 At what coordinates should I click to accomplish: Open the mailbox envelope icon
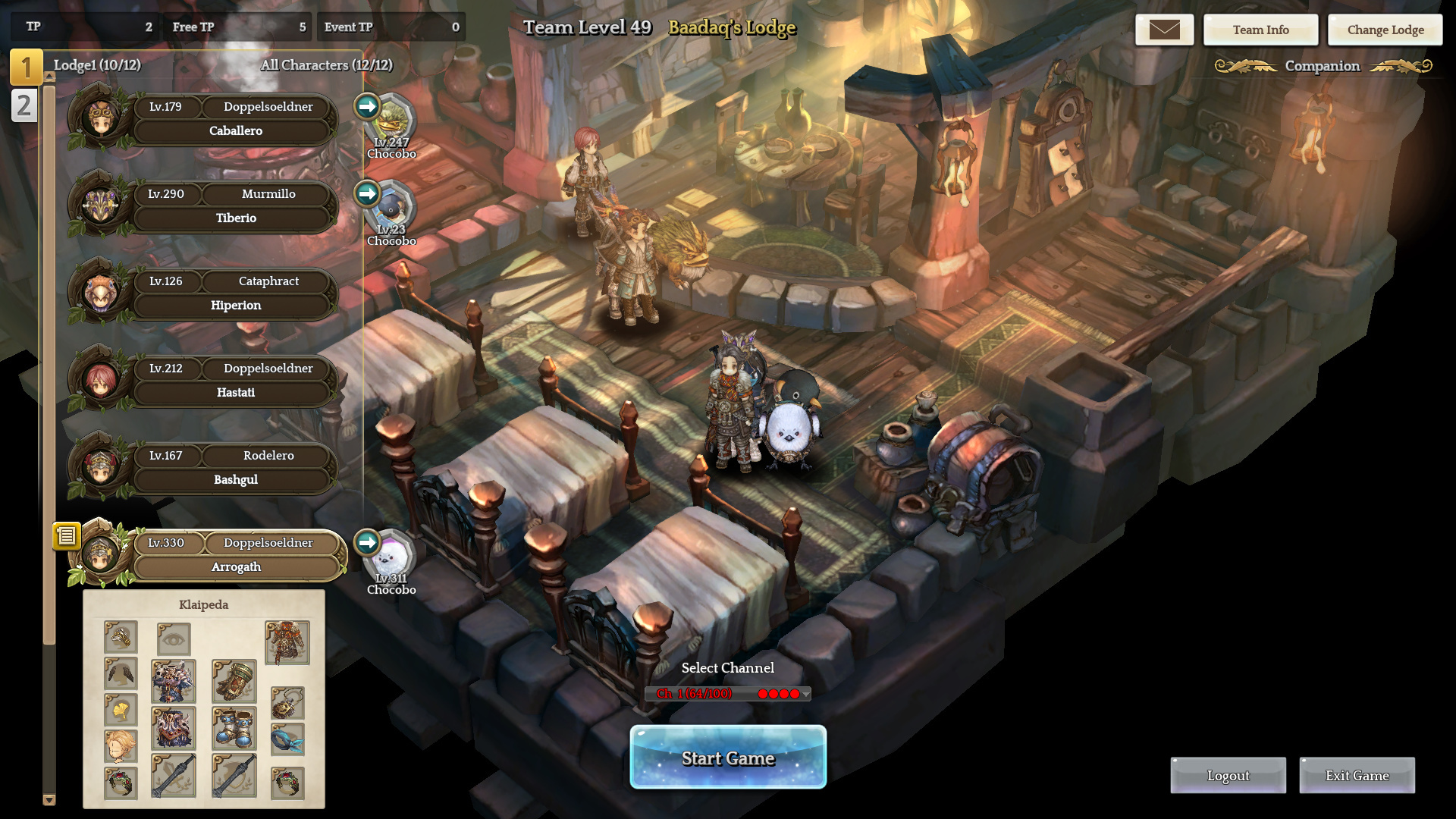pyautogui.click(x=1164, y=30)
